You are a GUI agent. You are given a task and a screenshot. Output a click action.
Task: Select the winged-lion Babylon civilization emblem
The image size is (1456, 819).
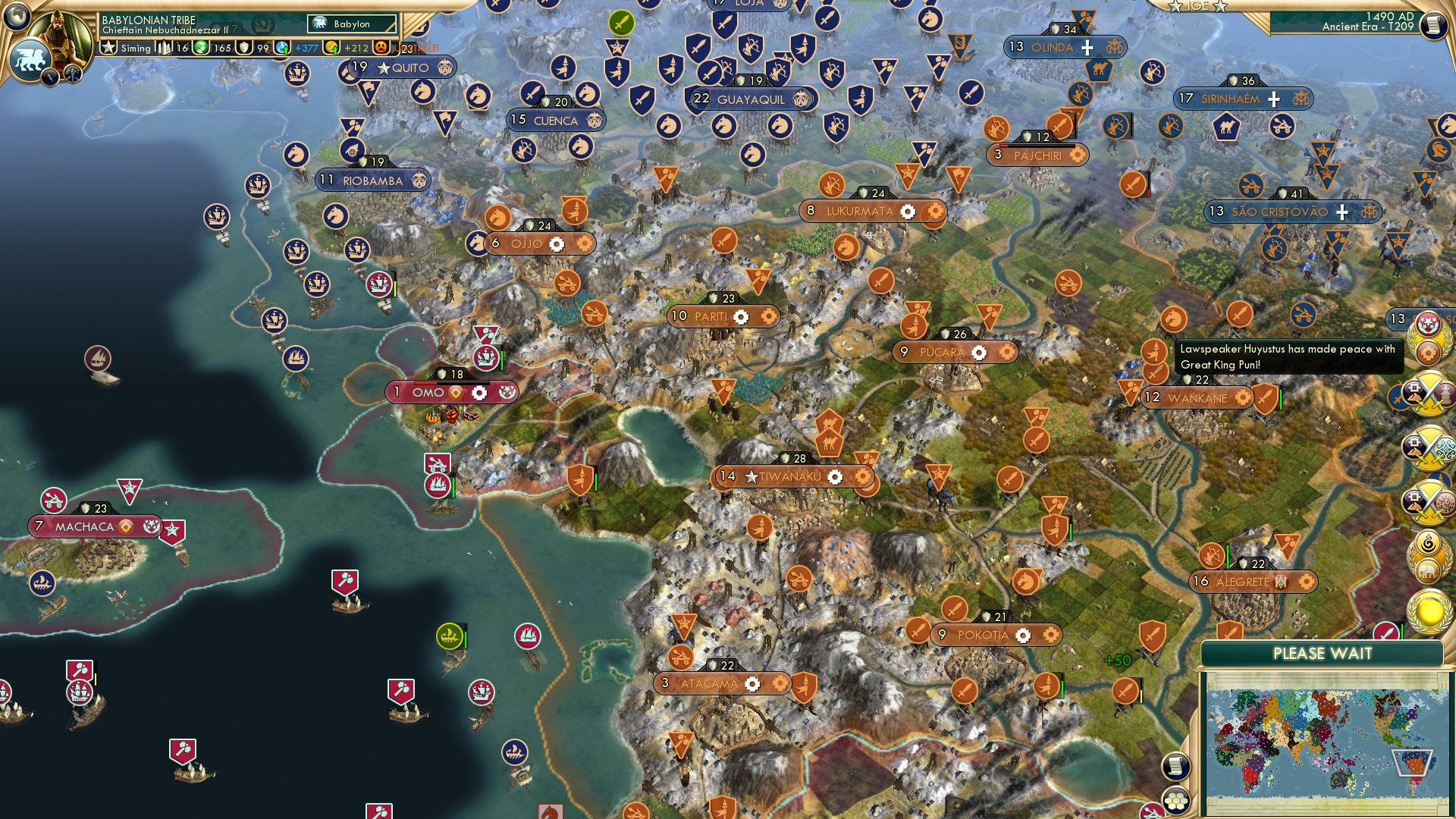pyautogui.click(x=30, y=61)
